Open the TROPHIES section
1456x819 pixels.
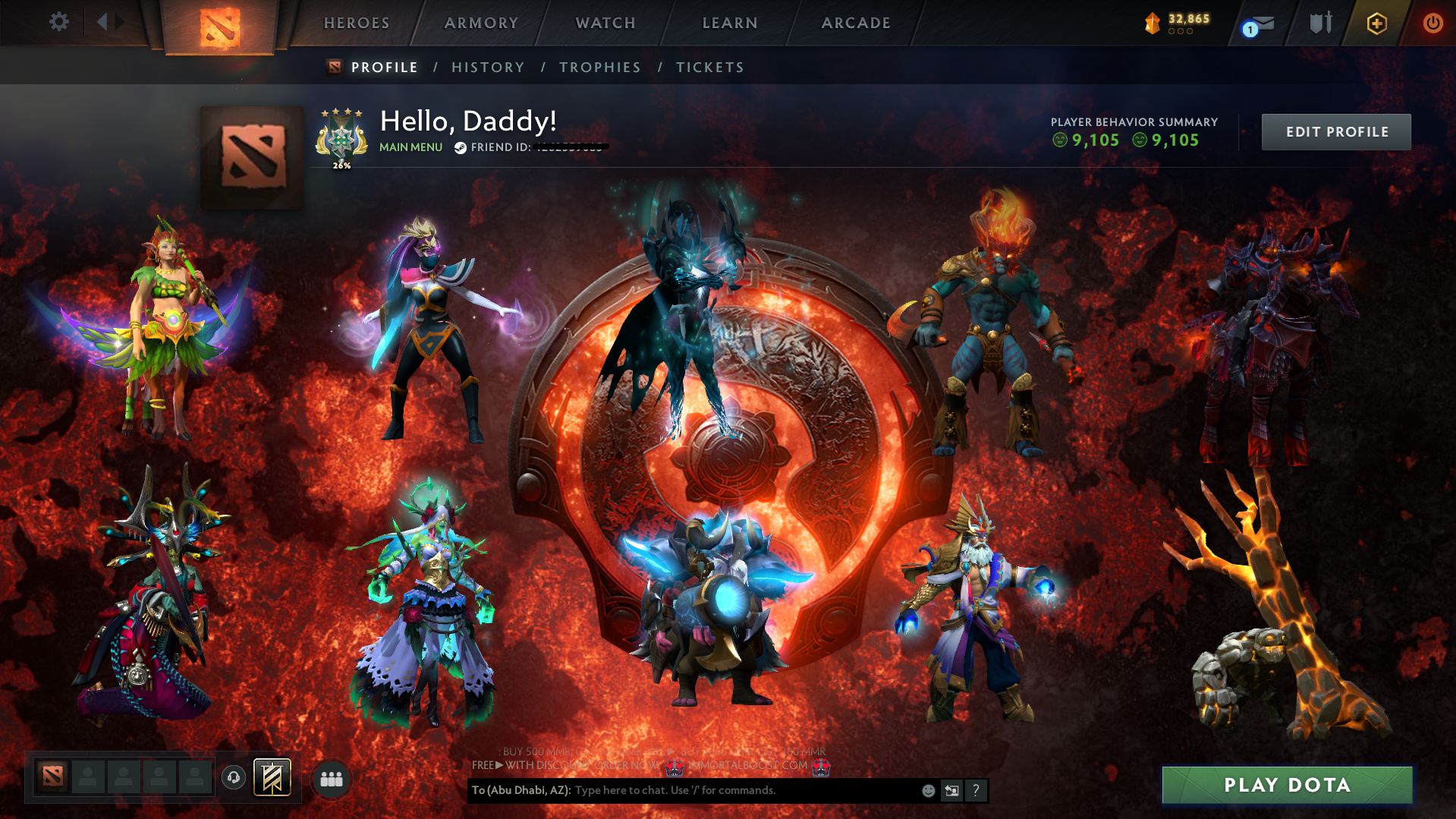coord(599,67)
